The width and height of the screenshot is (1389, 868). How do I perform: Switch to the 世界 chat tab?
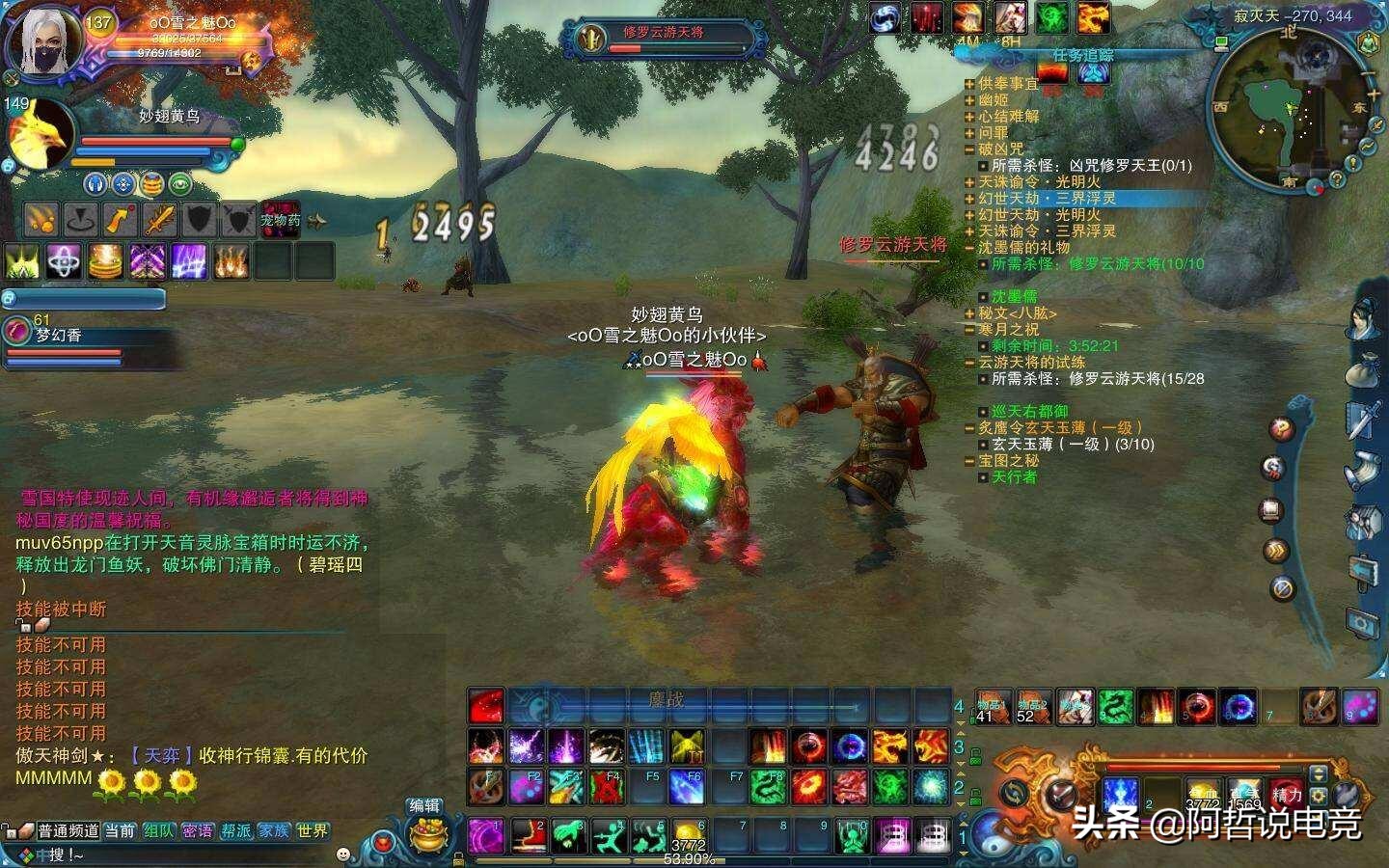(x=312, y=830)
